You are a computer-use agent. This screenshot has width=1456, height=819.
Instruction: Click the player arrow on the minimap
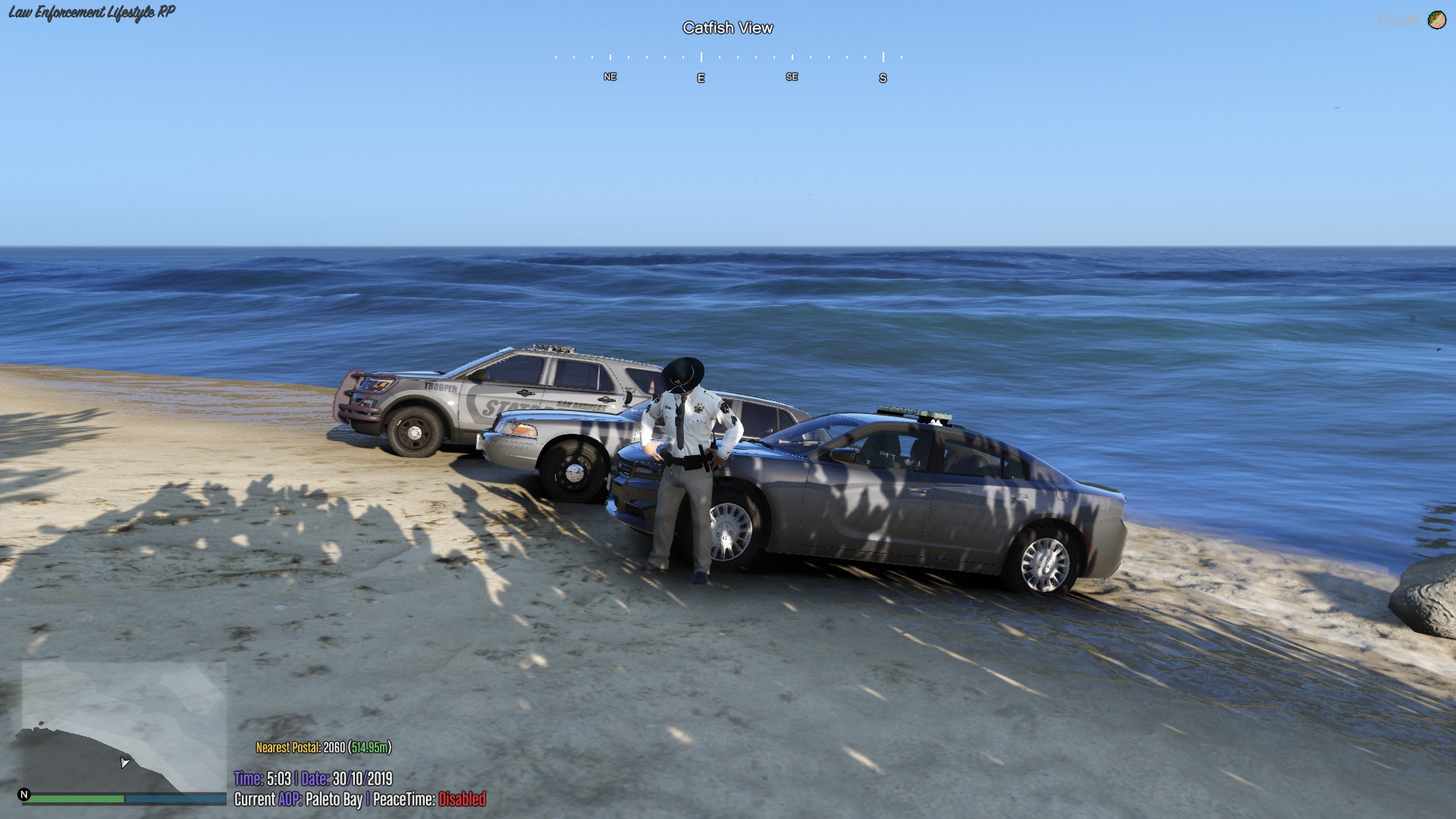click(124, 764)
